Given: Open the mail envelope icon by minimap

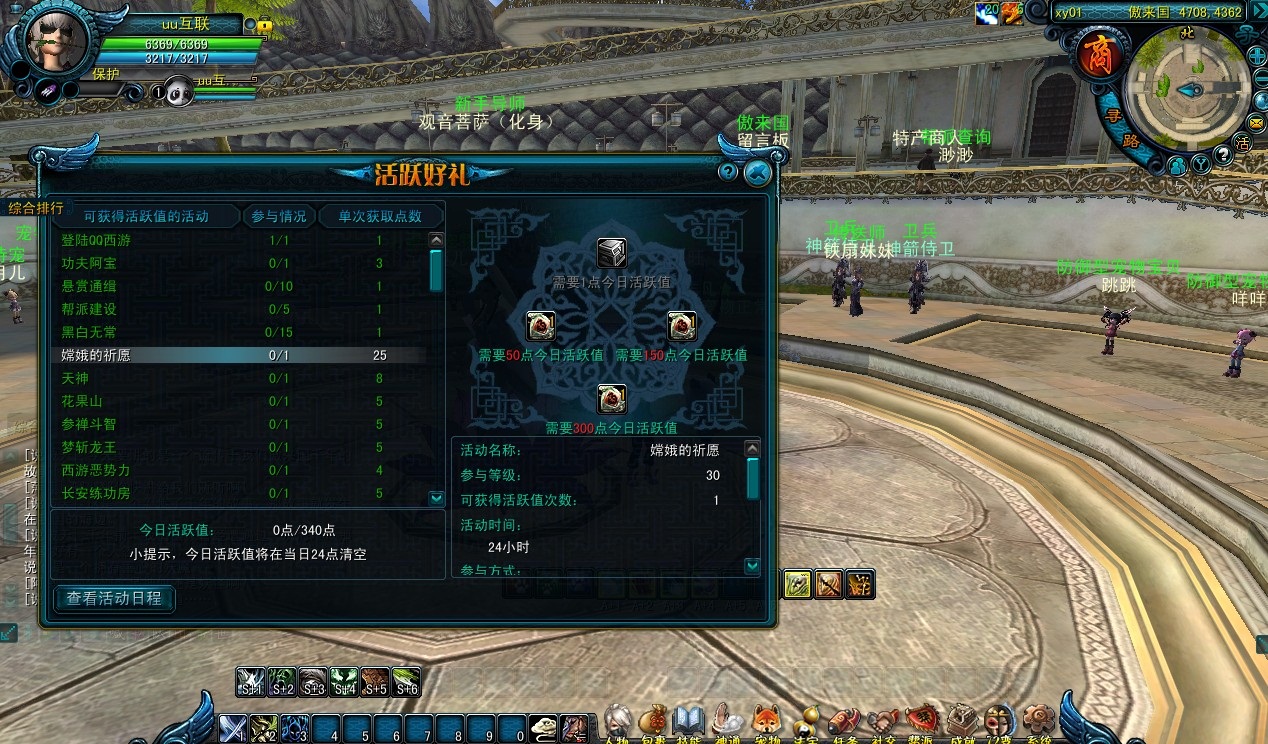Looking at the screenshot, I should click(x=1257, y=122).
